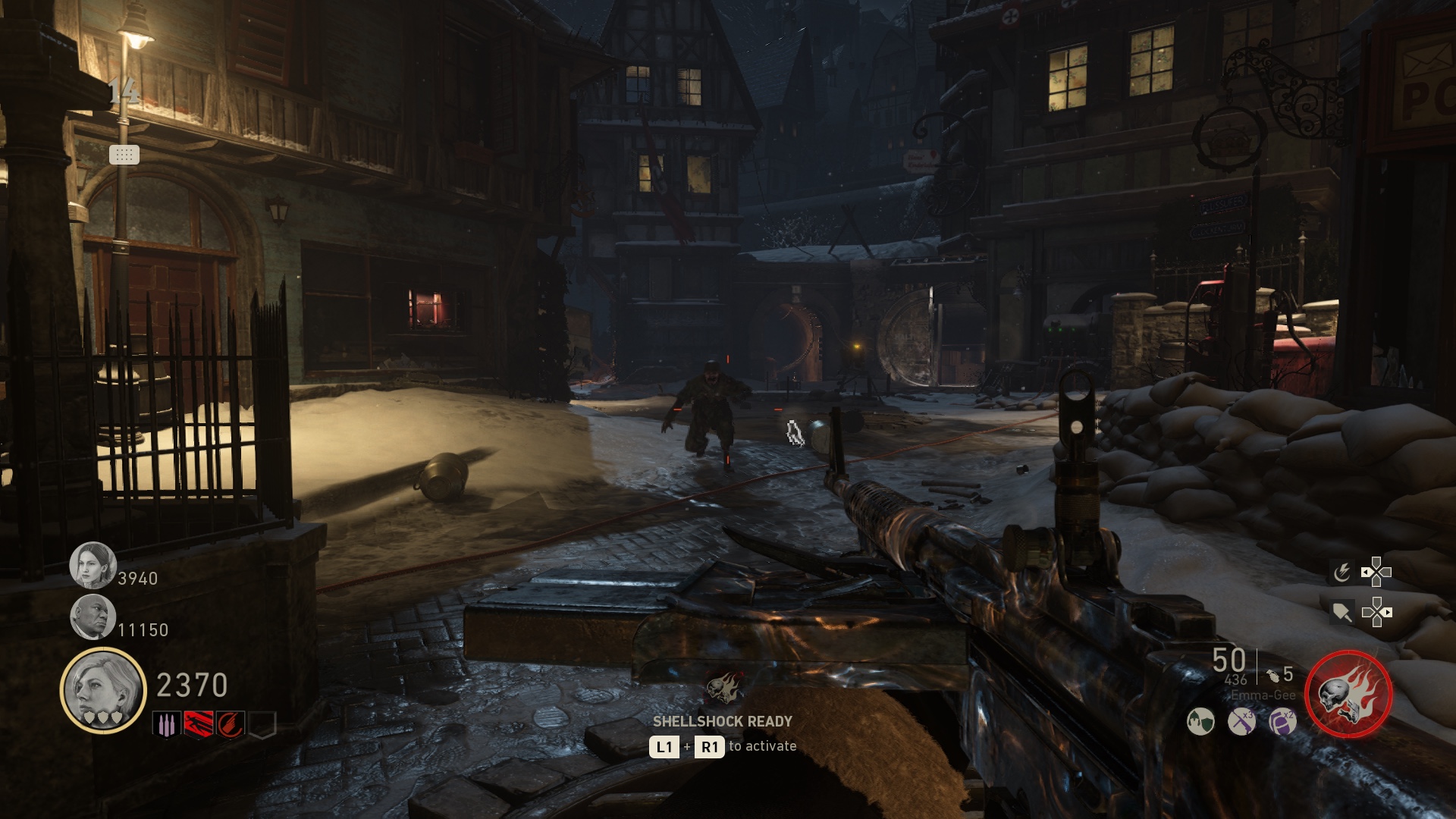Viewport: 1456px width, 819px height.
Task: Click the x2 grenade consumable icon
Action: coord(1282,721)
